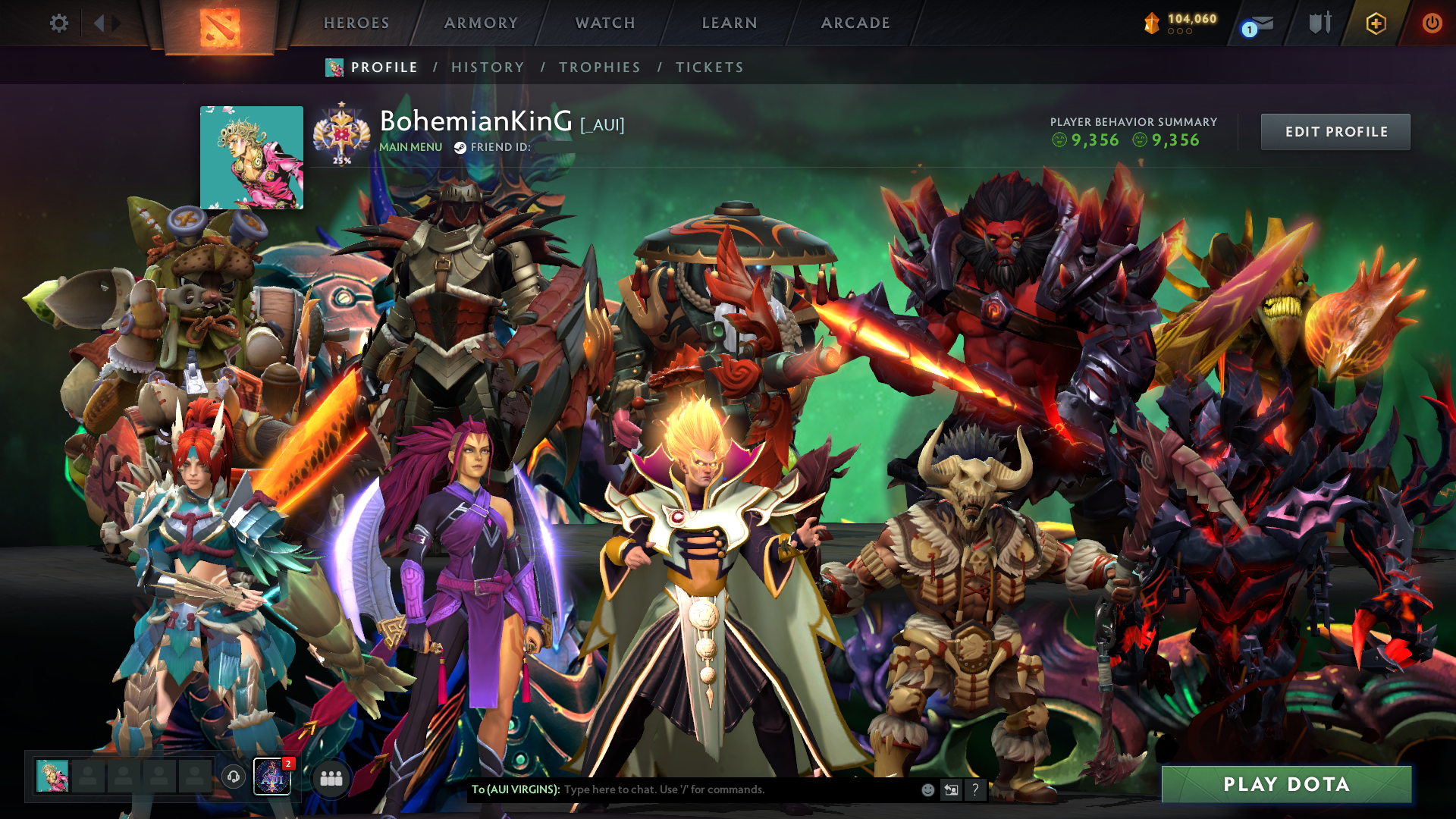The height and width of the screenshot is (819, 1456).
Task: Quit using the red power button
Action: pos(1432,24)
